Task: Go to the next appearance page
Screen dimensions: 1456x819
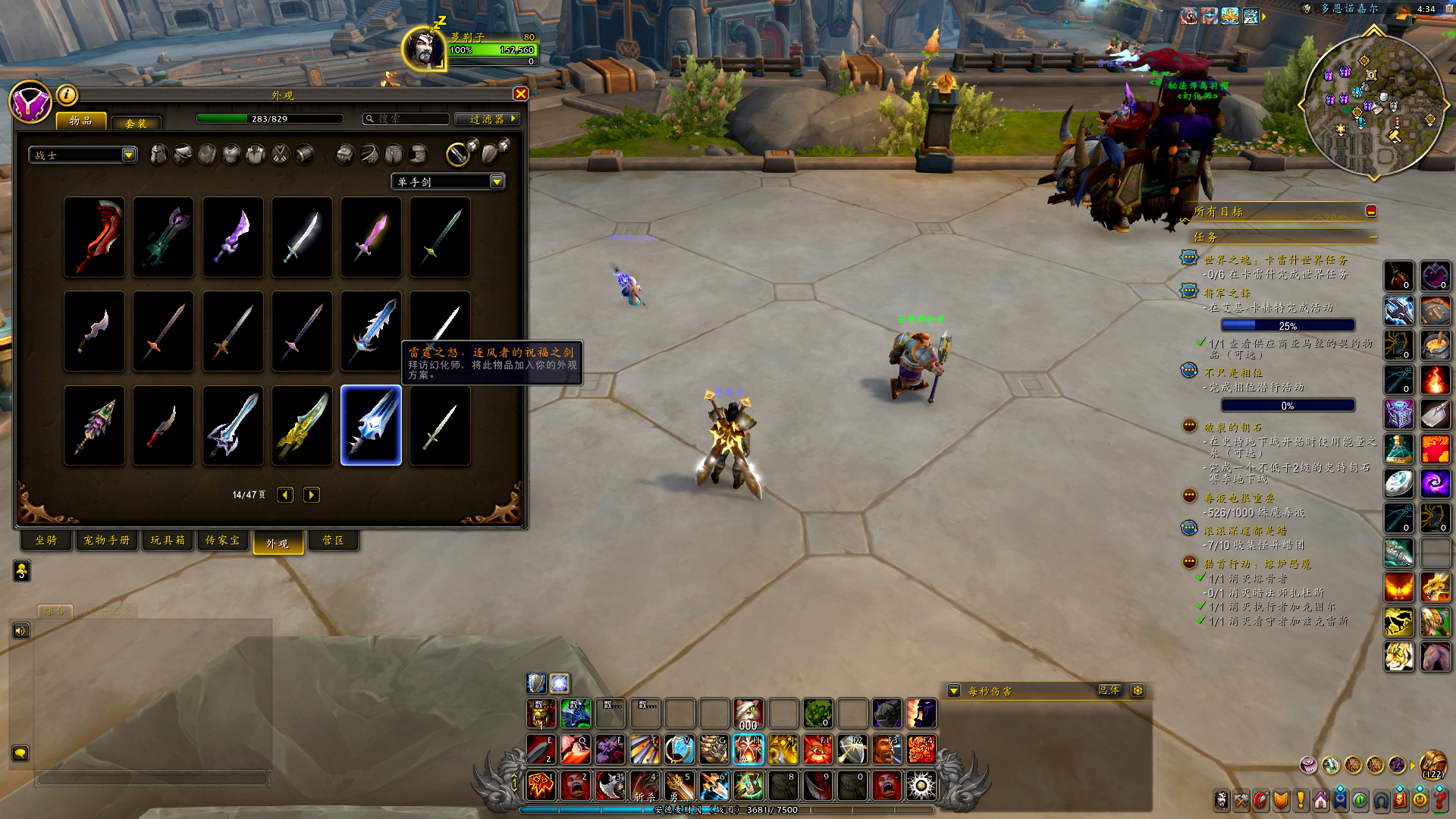Action: pos(311,495)
